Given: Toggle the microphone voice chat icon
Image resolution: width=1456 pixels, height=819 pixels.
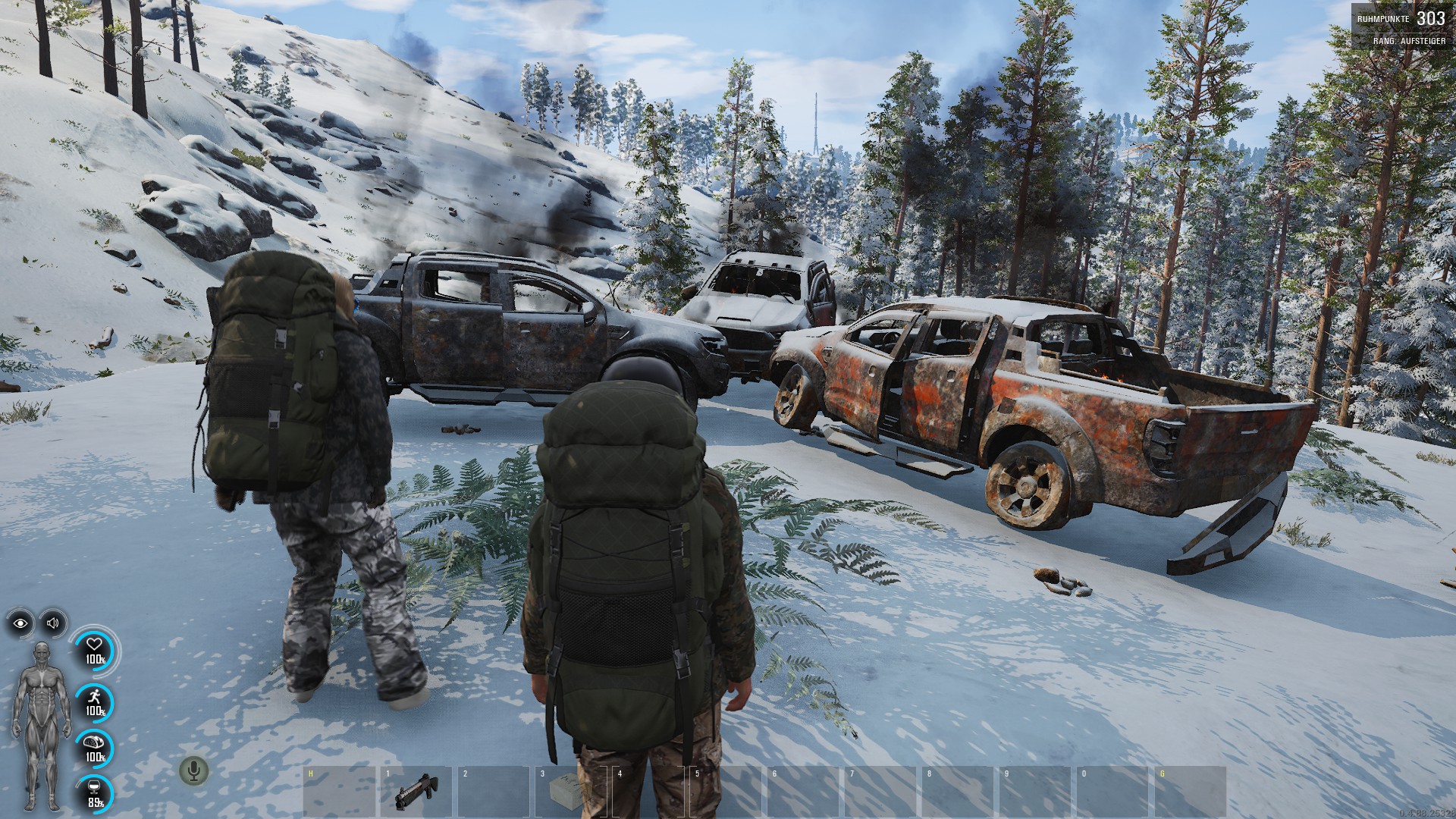Looking at the screenshot, I should pos(194,771).
